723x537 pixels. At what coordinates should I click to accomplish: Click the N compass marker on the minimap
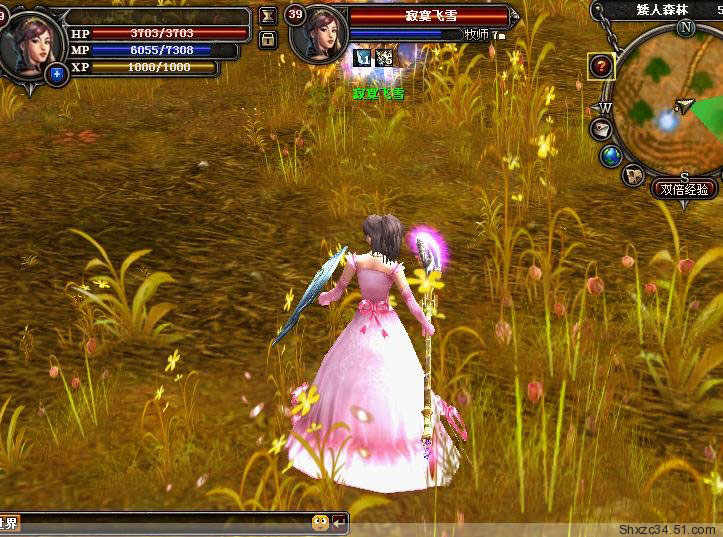pos(685,28)
